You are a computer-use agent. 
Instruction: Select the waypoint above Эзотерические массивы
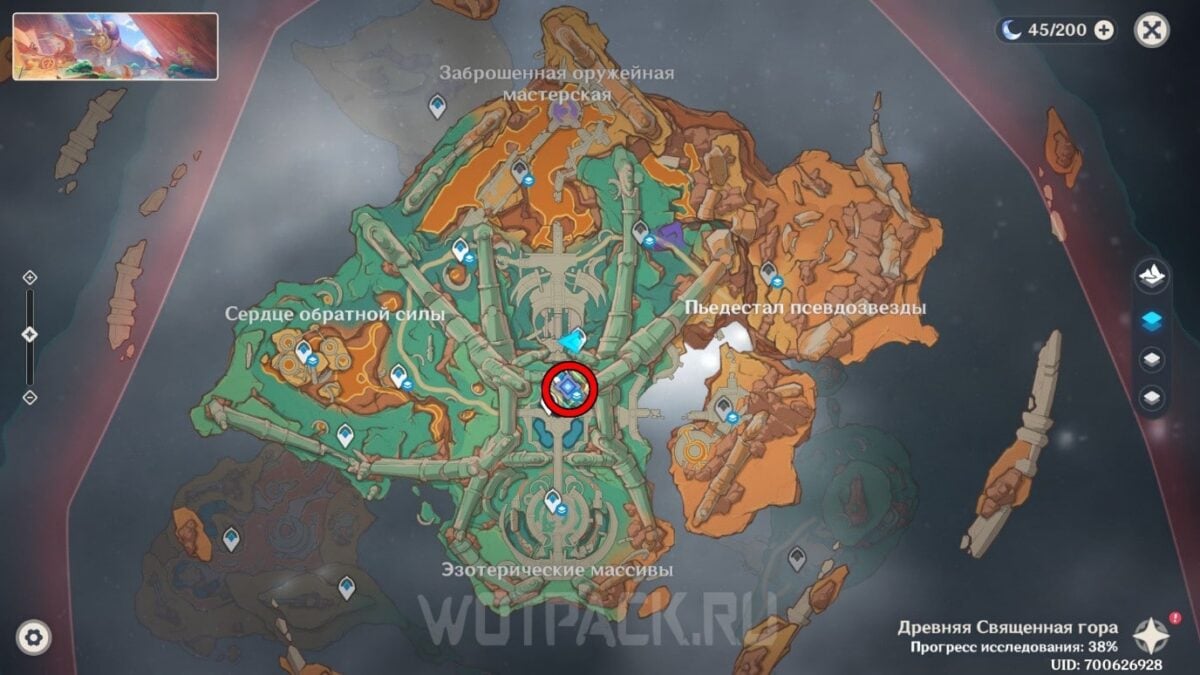552,500
